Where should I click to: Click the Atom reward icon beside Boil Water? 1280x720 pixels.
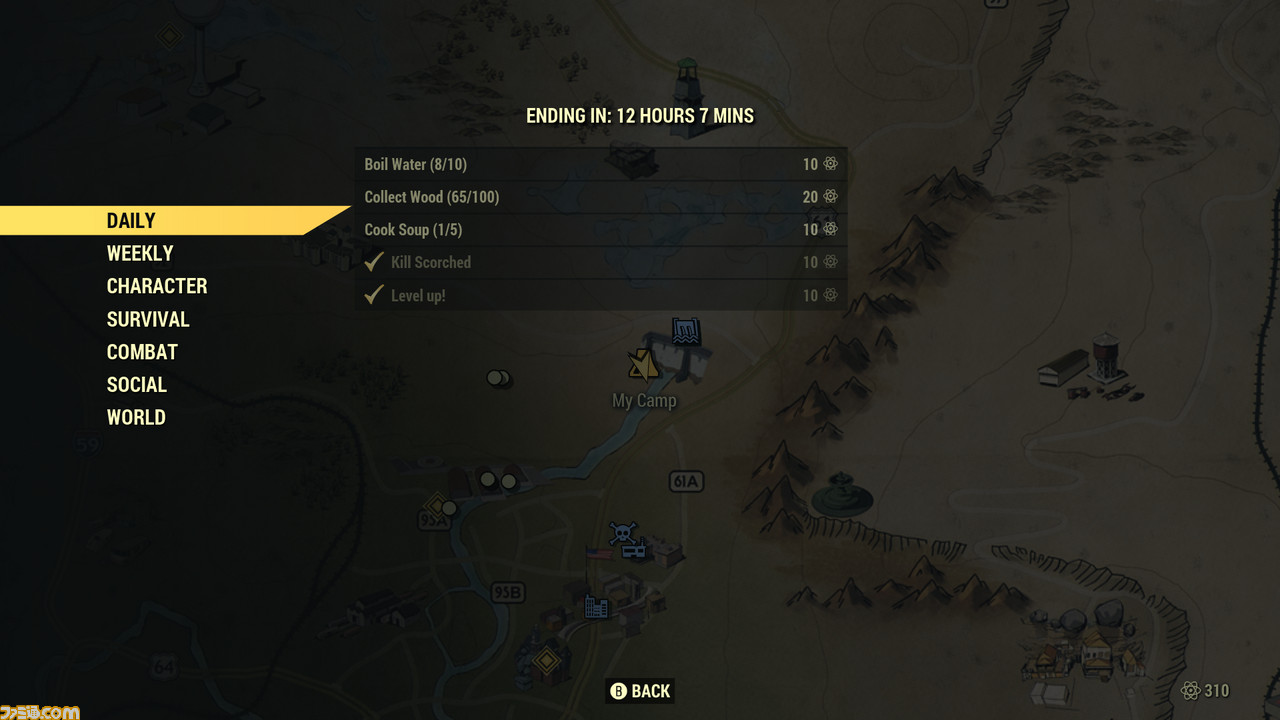pos(829,164)
